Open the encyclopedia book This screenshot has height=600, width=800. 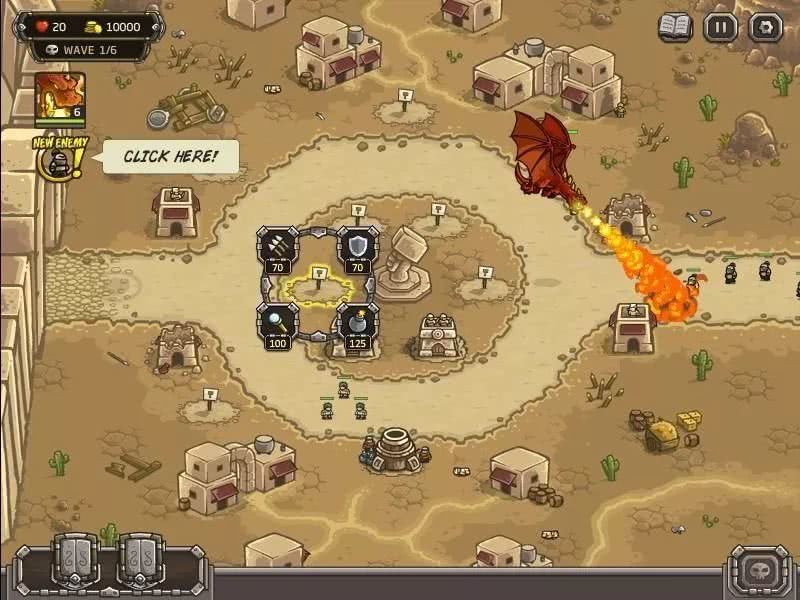coord(675,27)
